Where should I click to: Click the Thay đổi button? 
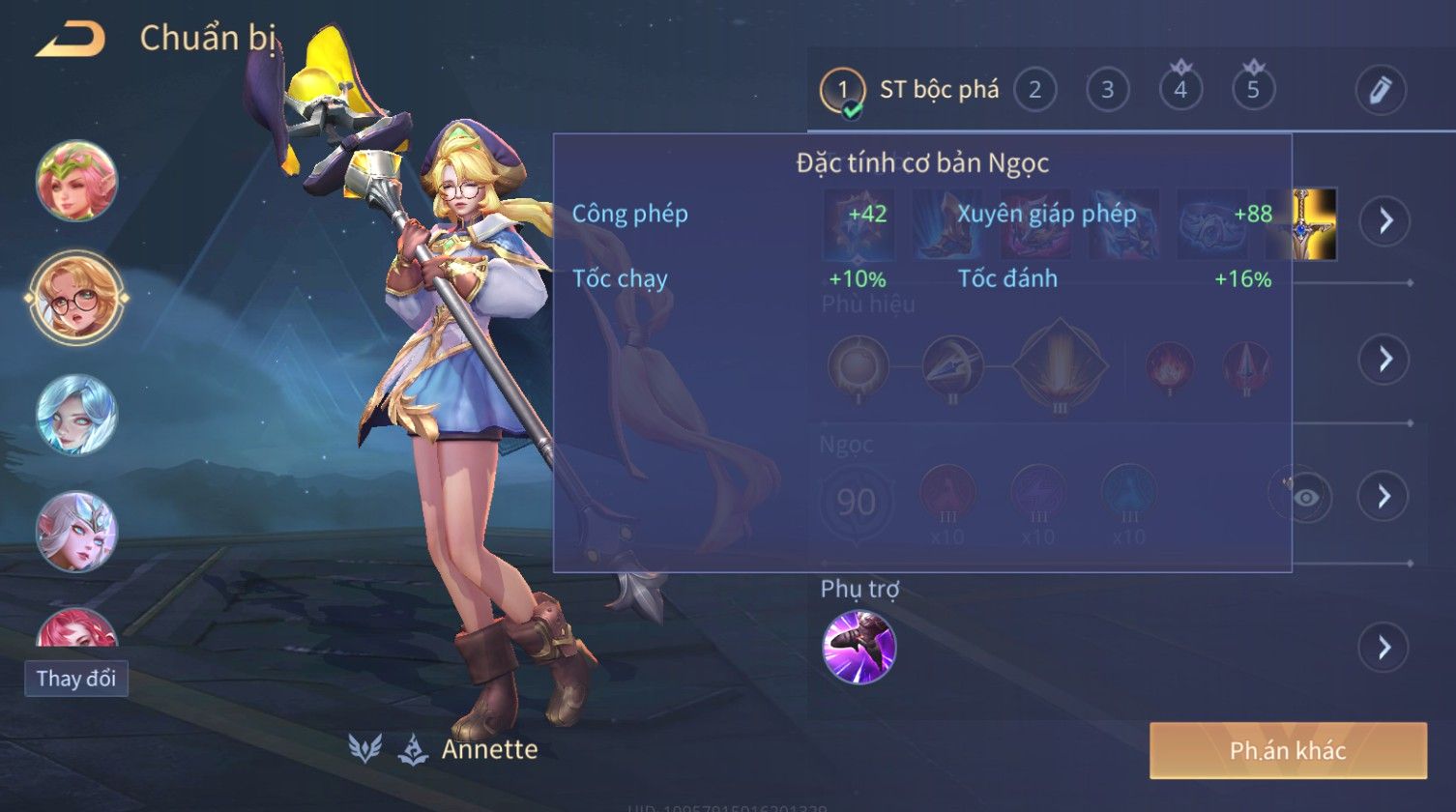tap(76, 679)
